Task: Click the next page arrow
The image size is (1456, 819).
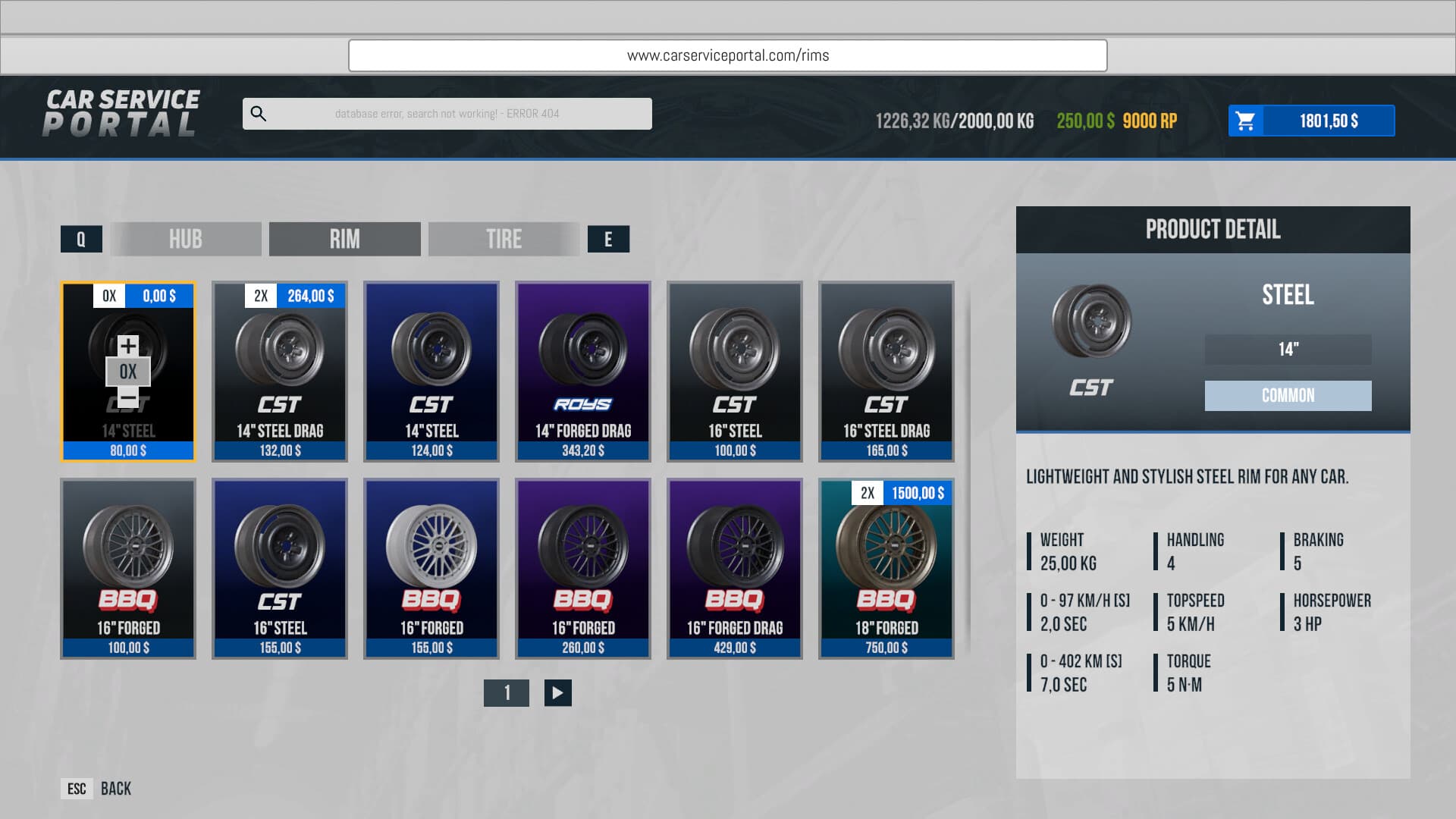Action: click(556, 692)
